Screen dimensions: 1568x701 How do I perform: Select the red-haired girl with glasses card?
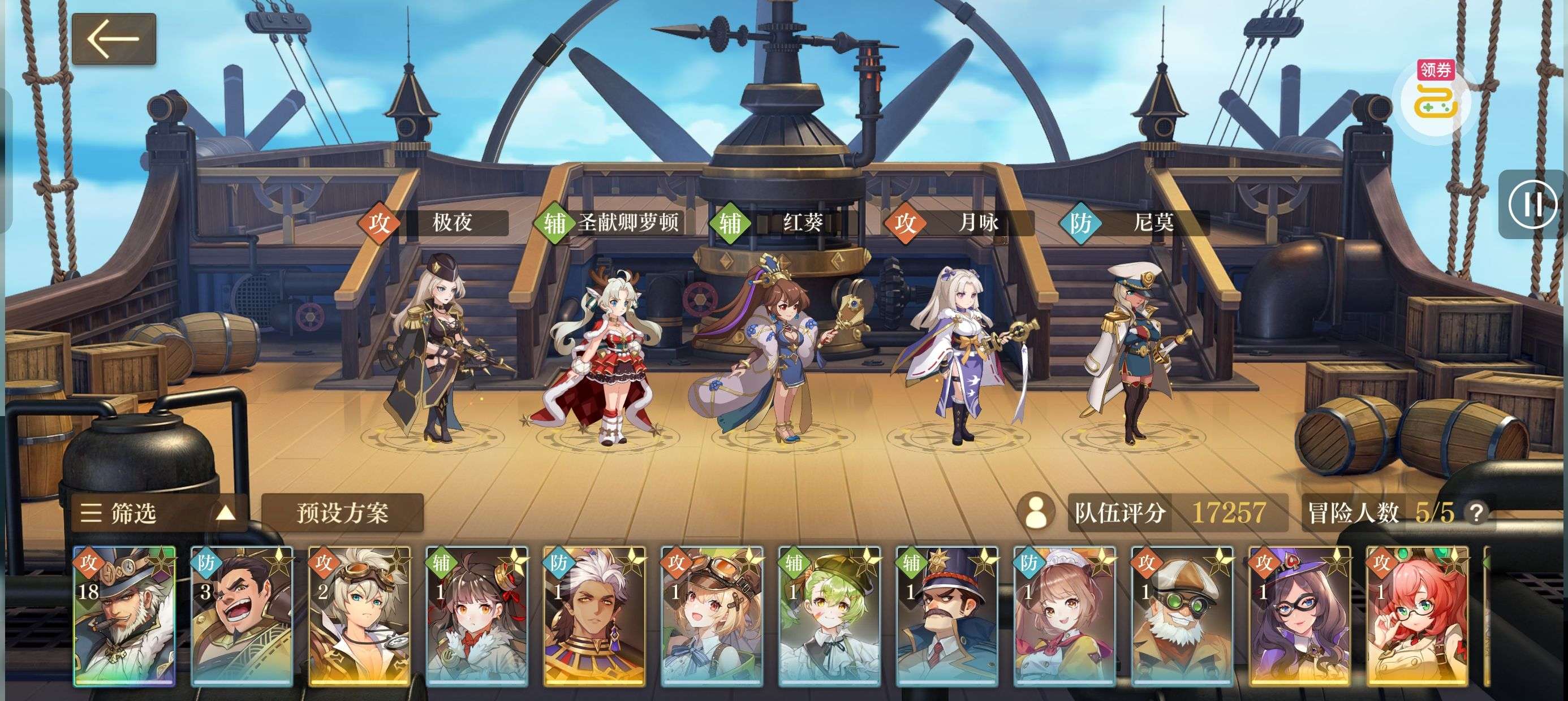[x=1416, y=616]
